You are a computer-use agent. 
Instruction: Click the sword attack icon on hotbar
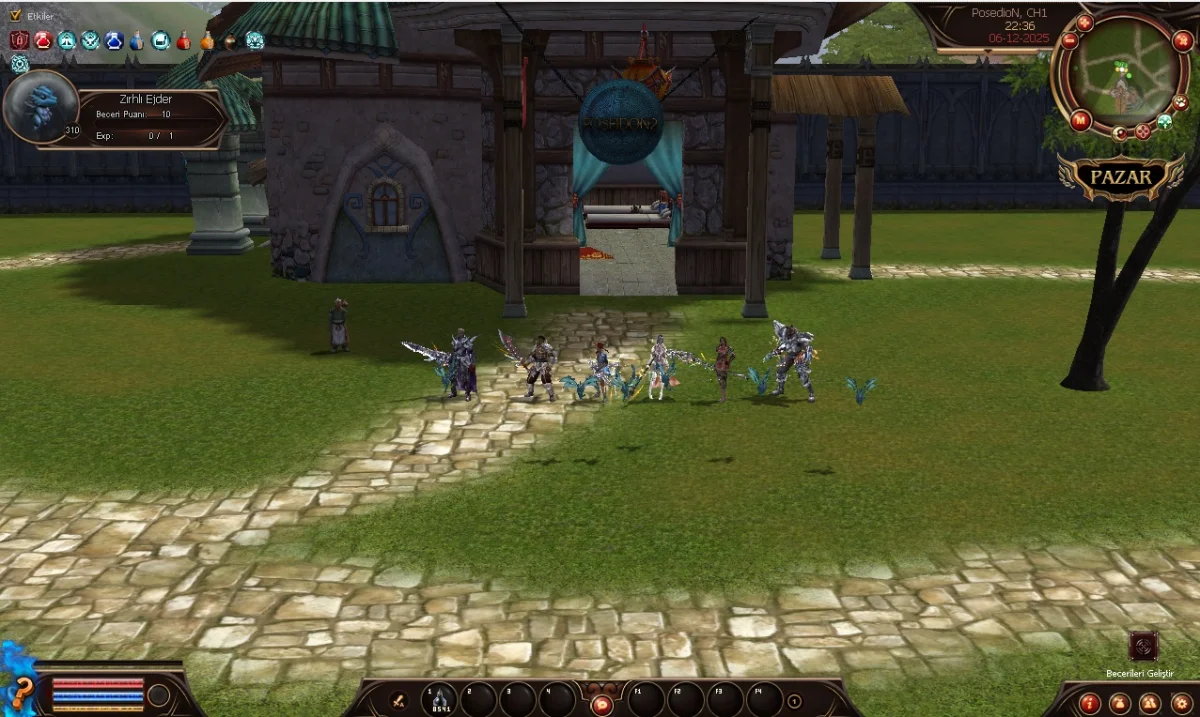[397, 700]
